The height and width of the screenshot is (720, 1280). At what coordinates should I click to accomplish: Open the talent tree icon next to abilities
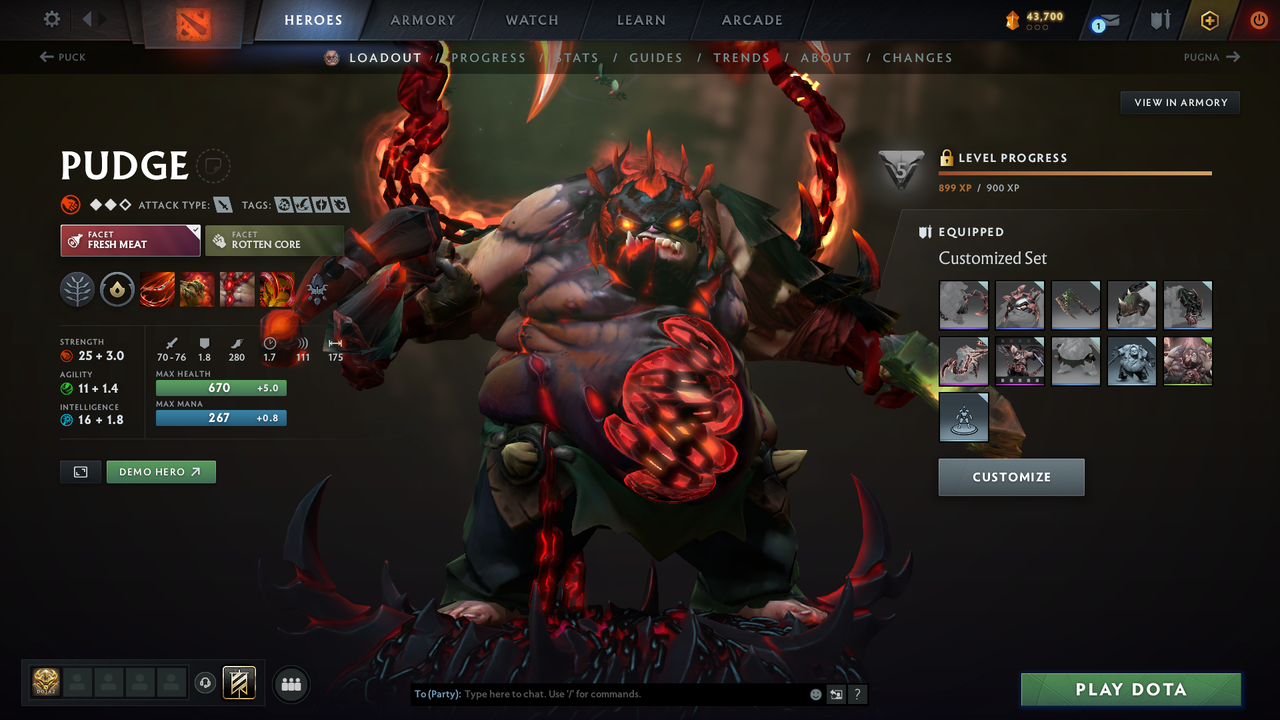(77, 289)
